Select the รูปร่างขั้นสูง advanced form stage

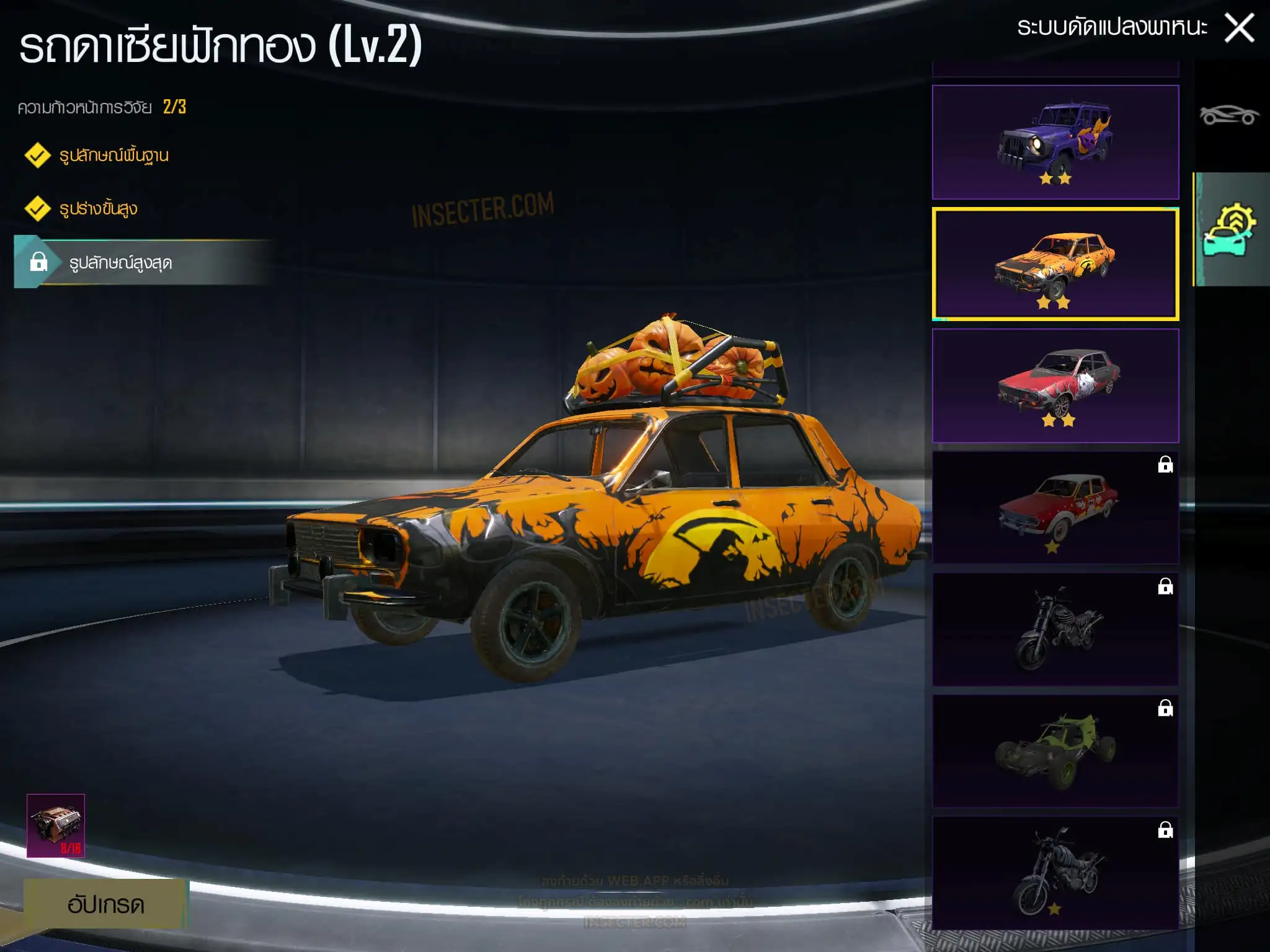pyautogui.click(x=98, y=209)
